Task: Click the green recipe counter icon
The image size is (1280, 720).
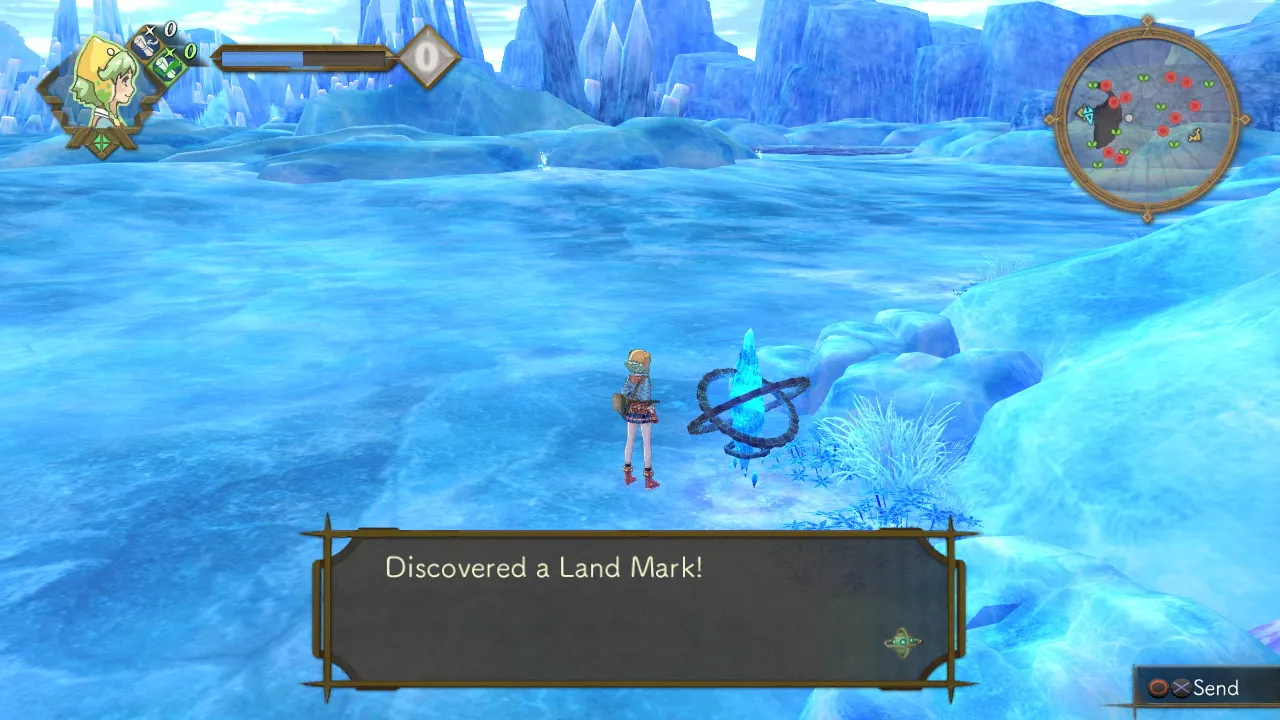Action: point(169,68)
